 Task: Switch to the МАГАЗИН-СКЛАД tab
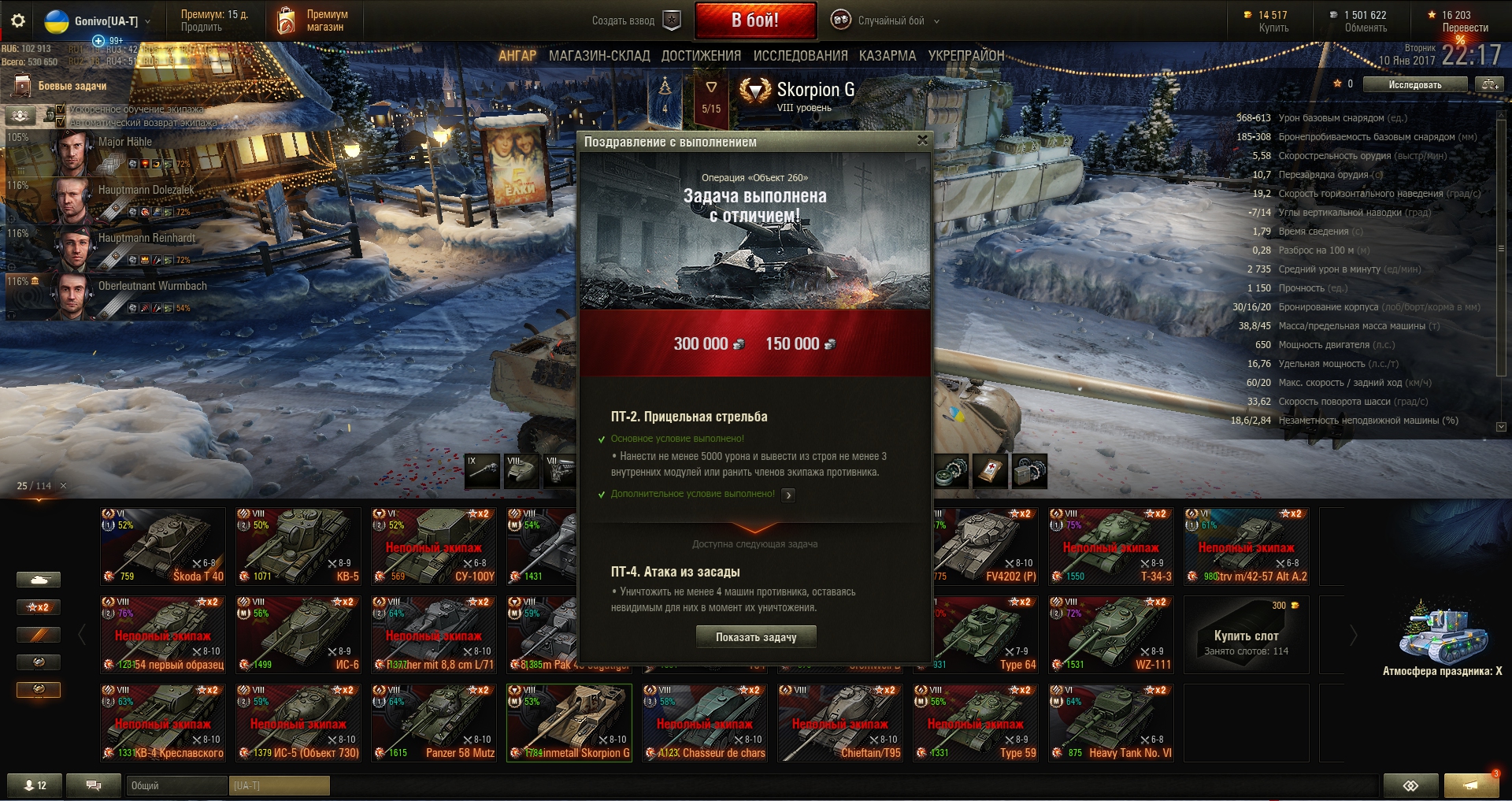point(598,56)
